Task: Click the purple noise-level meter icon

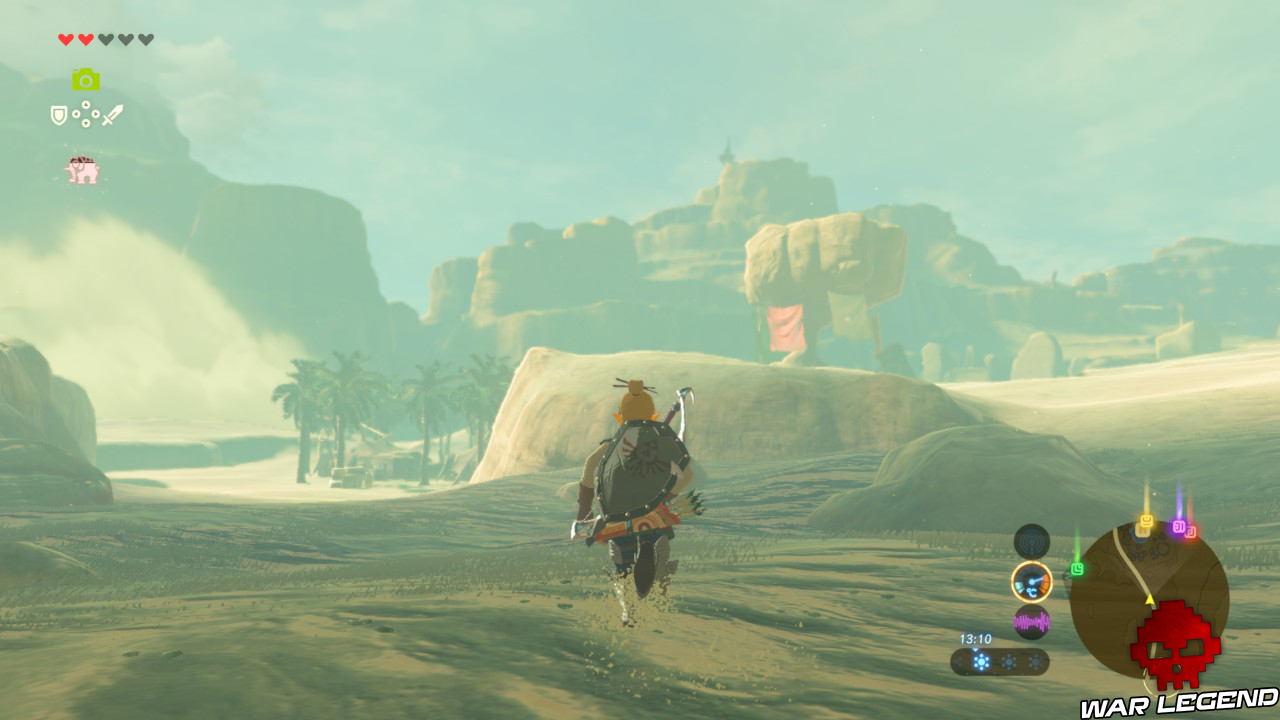Action: click(x=1031, y=621)
